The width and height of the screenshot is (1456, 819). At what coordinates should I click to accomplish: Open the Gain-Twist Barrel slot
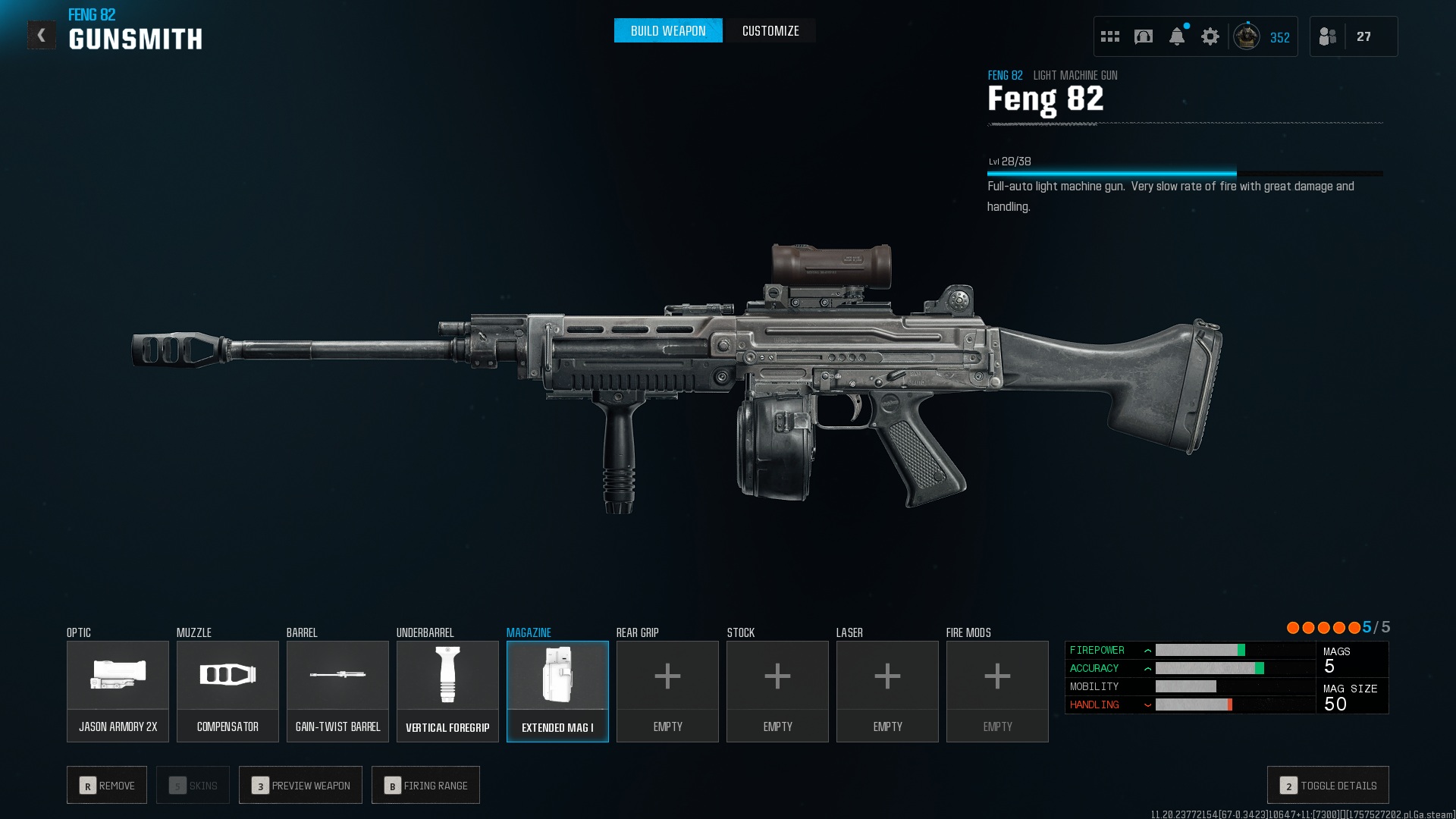pos(337,691)
